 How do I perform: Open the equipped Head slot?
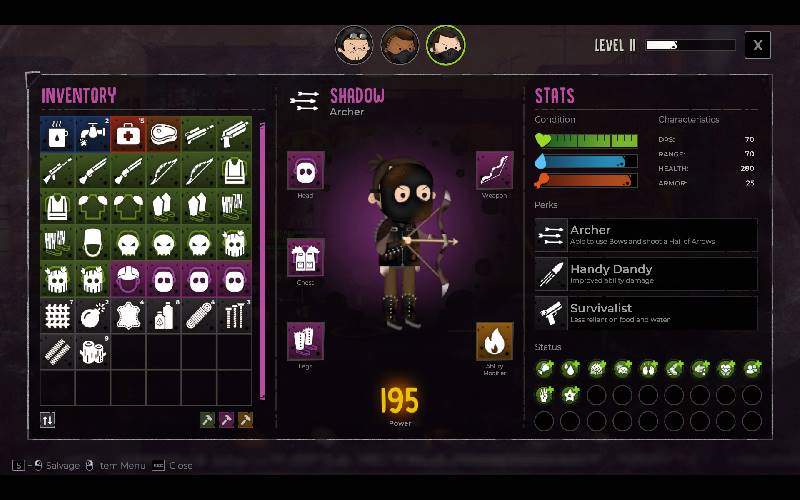coord(305,171)
